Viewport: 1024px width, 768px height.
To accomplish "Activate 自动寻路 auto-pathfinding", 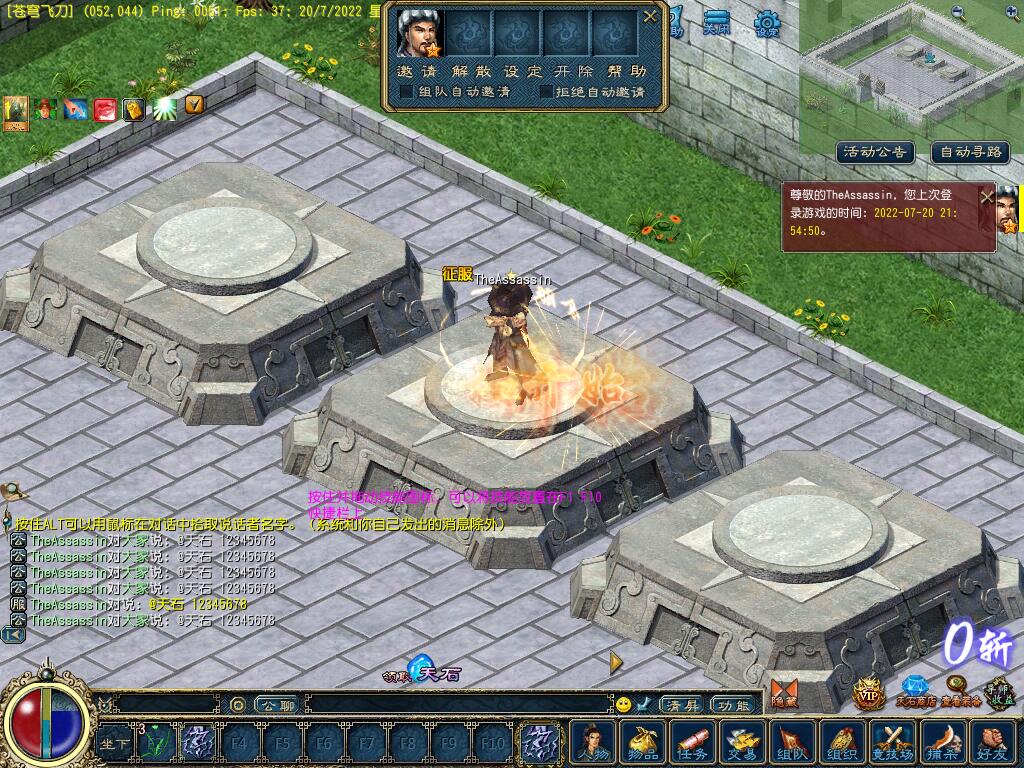I will (x=971, y=152).
